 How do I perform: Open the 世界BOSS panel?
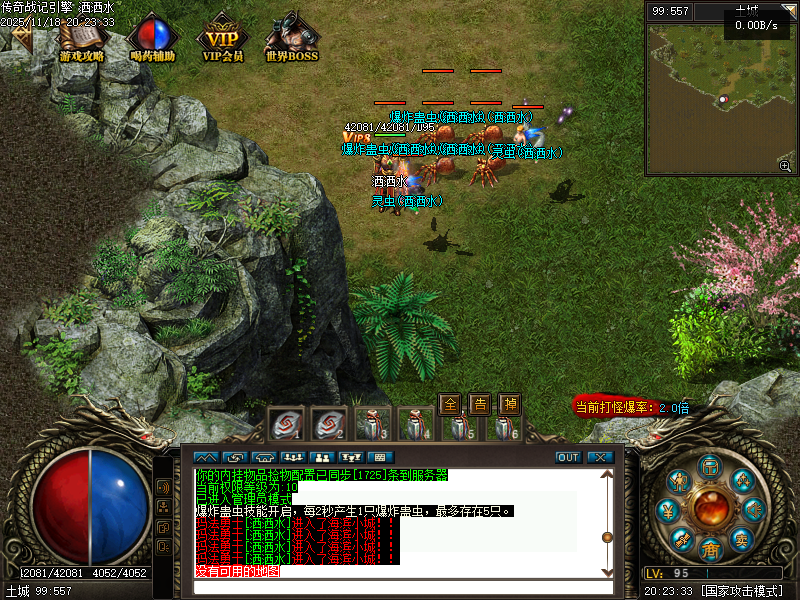click(292, 37)
